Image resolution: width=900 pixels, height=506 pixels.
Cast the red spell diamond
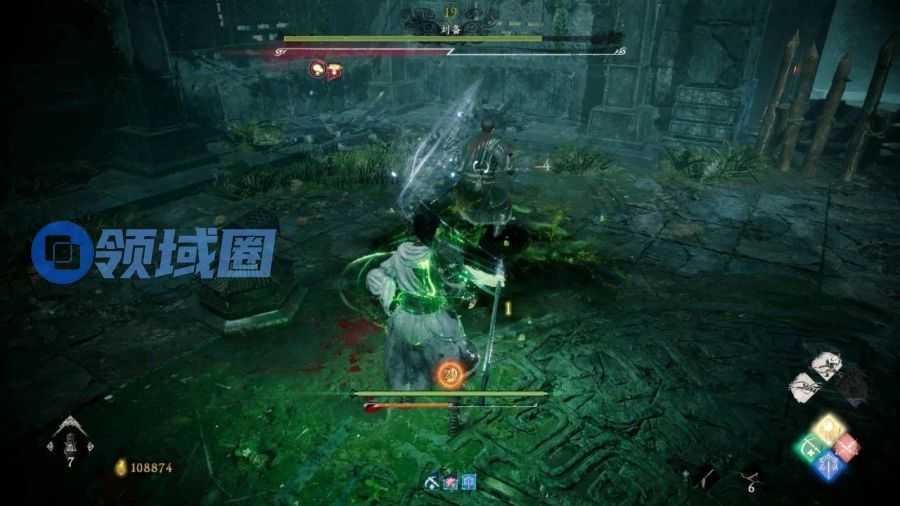pyautogui.click(x=848, y=447)
